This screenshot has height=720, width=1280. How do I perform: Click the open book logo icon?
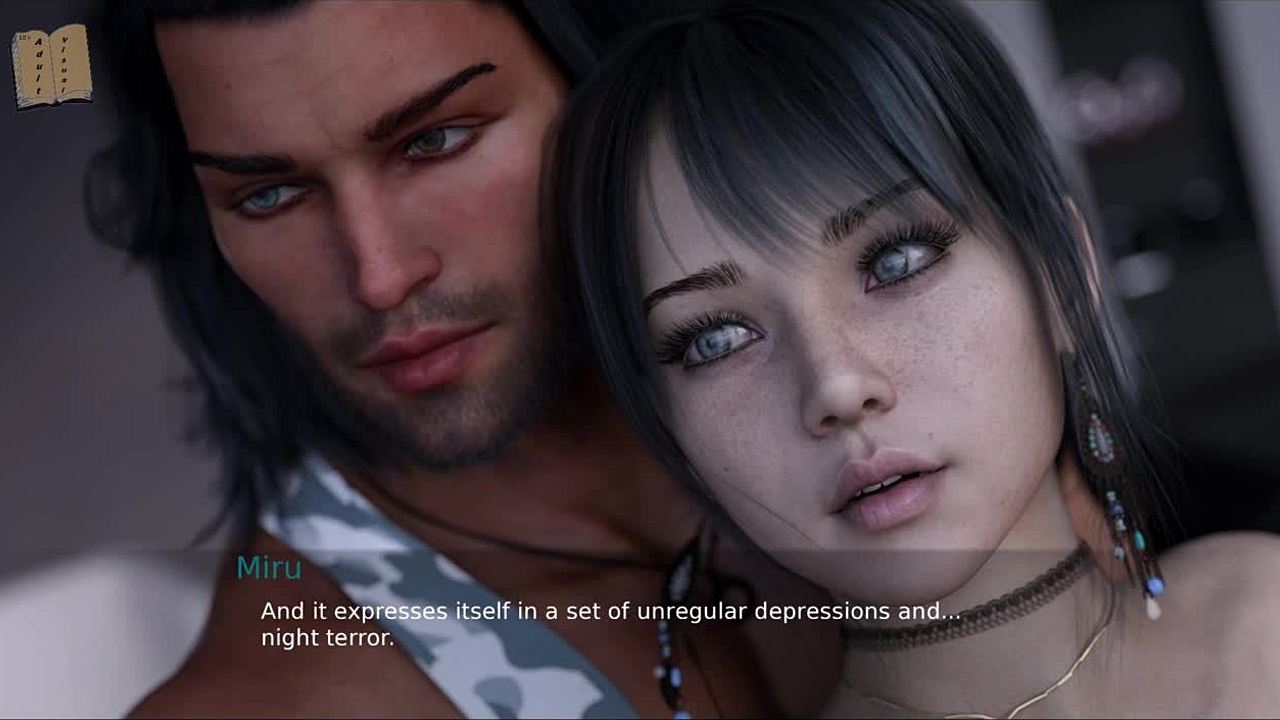point(51,66)
